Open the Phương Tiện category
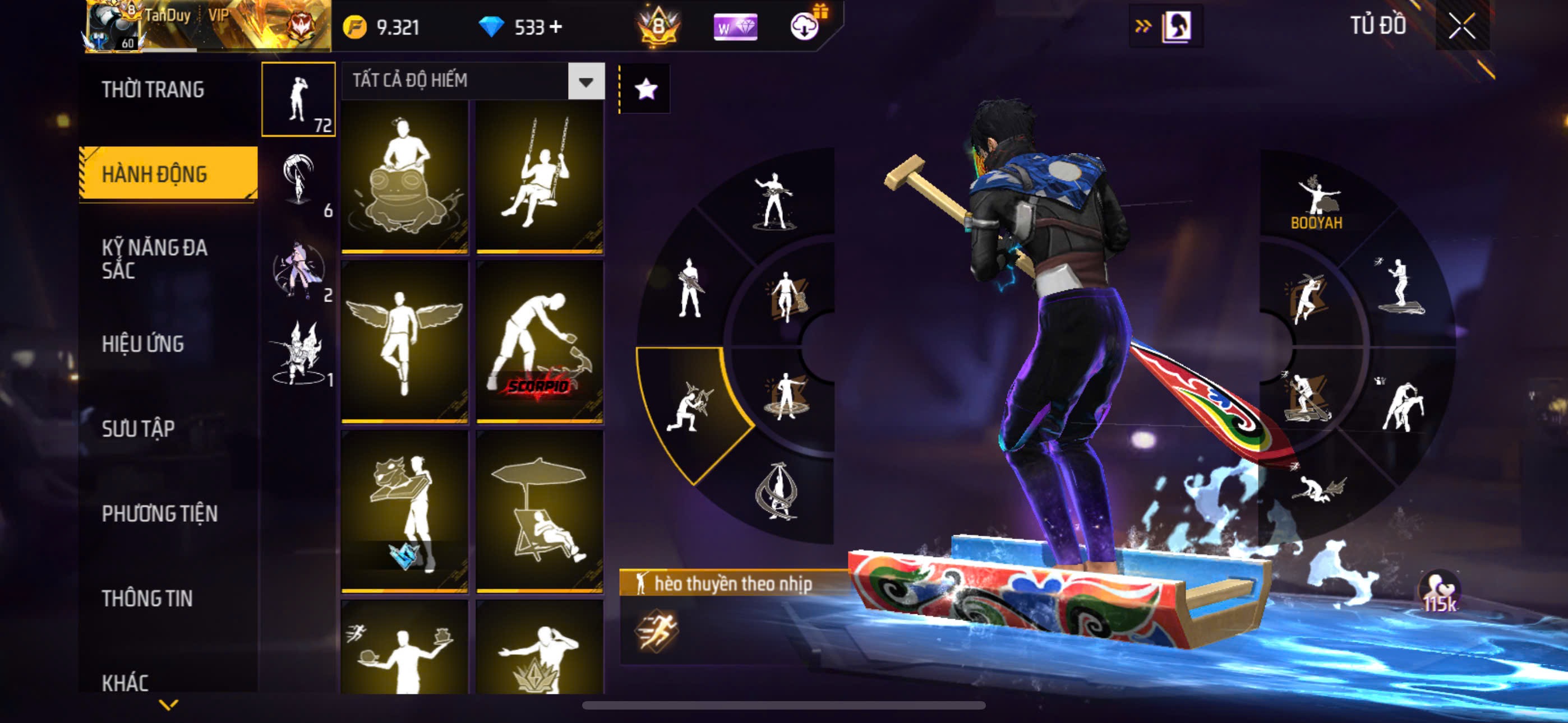This screenshot has width=1568, height=723. (159, 513)
